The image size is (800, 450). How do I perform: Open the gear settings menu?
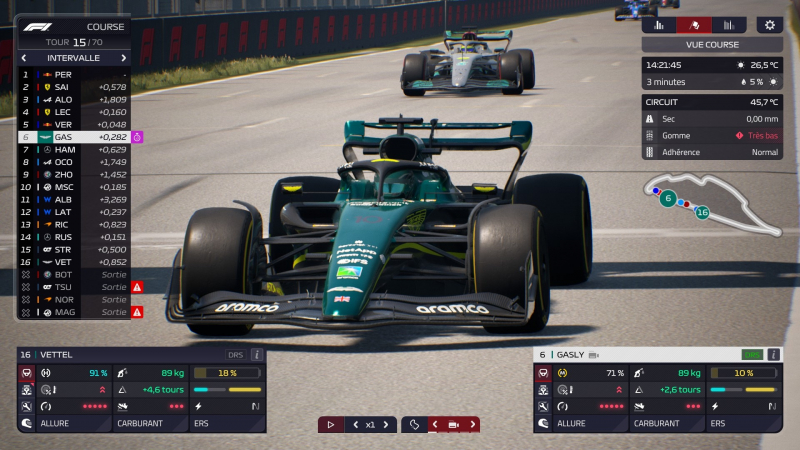coord(769,25)
